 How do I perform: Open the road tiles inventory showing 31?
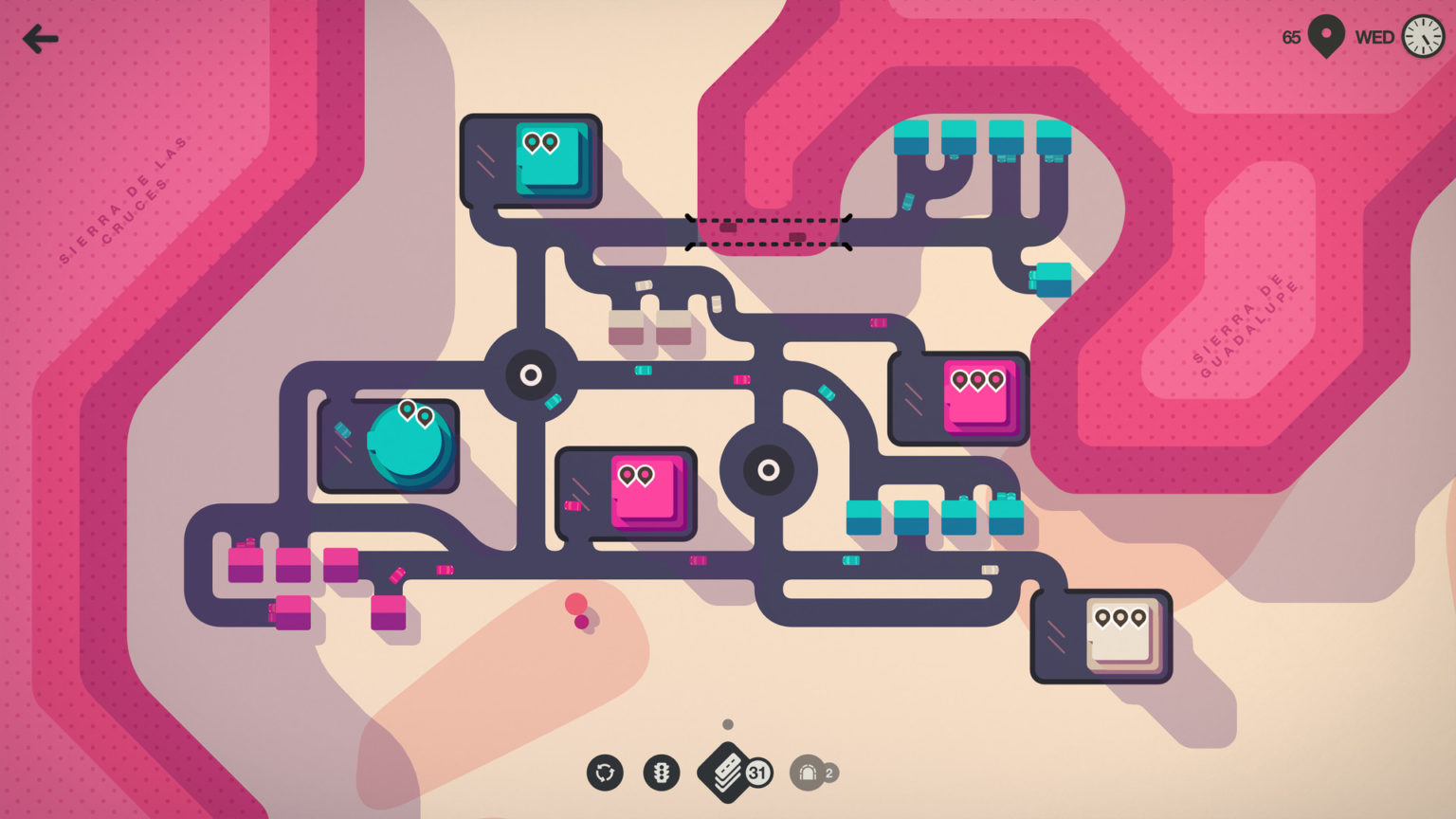tap(728, 772)
